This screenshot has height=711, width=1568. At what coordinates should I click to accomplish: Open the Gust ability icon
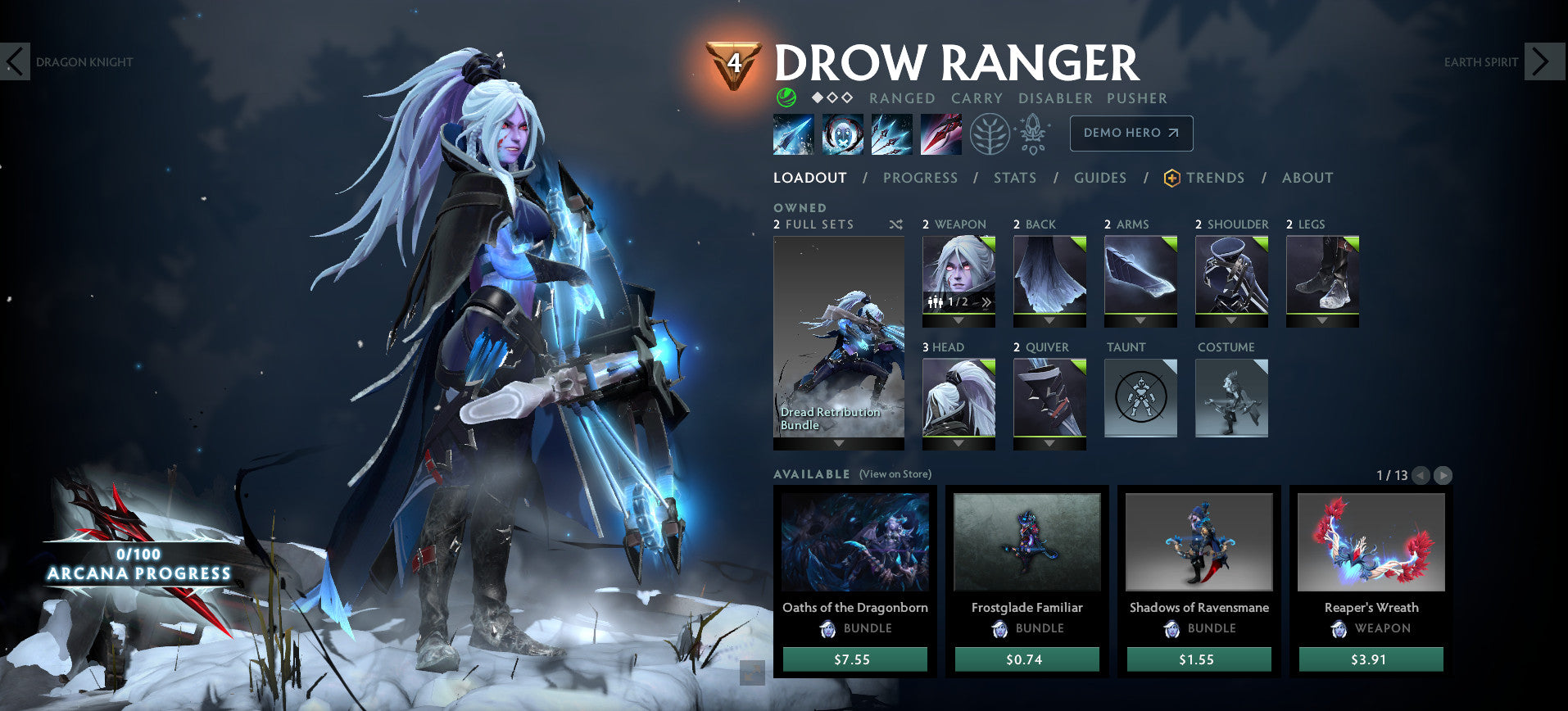coord(843,134)
